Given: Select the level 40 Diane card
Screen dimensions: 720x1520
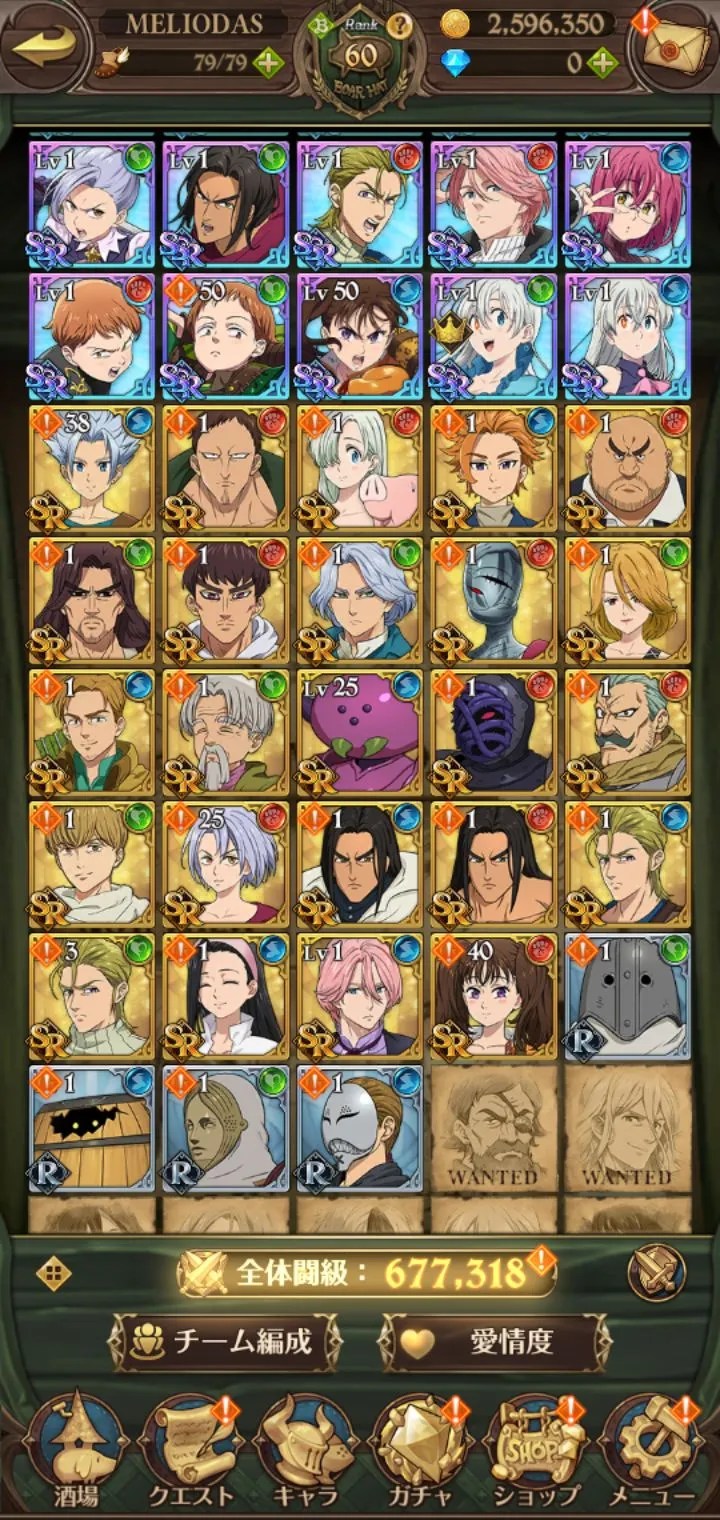Looking at the screenshot, I should [x=493, y=996].
